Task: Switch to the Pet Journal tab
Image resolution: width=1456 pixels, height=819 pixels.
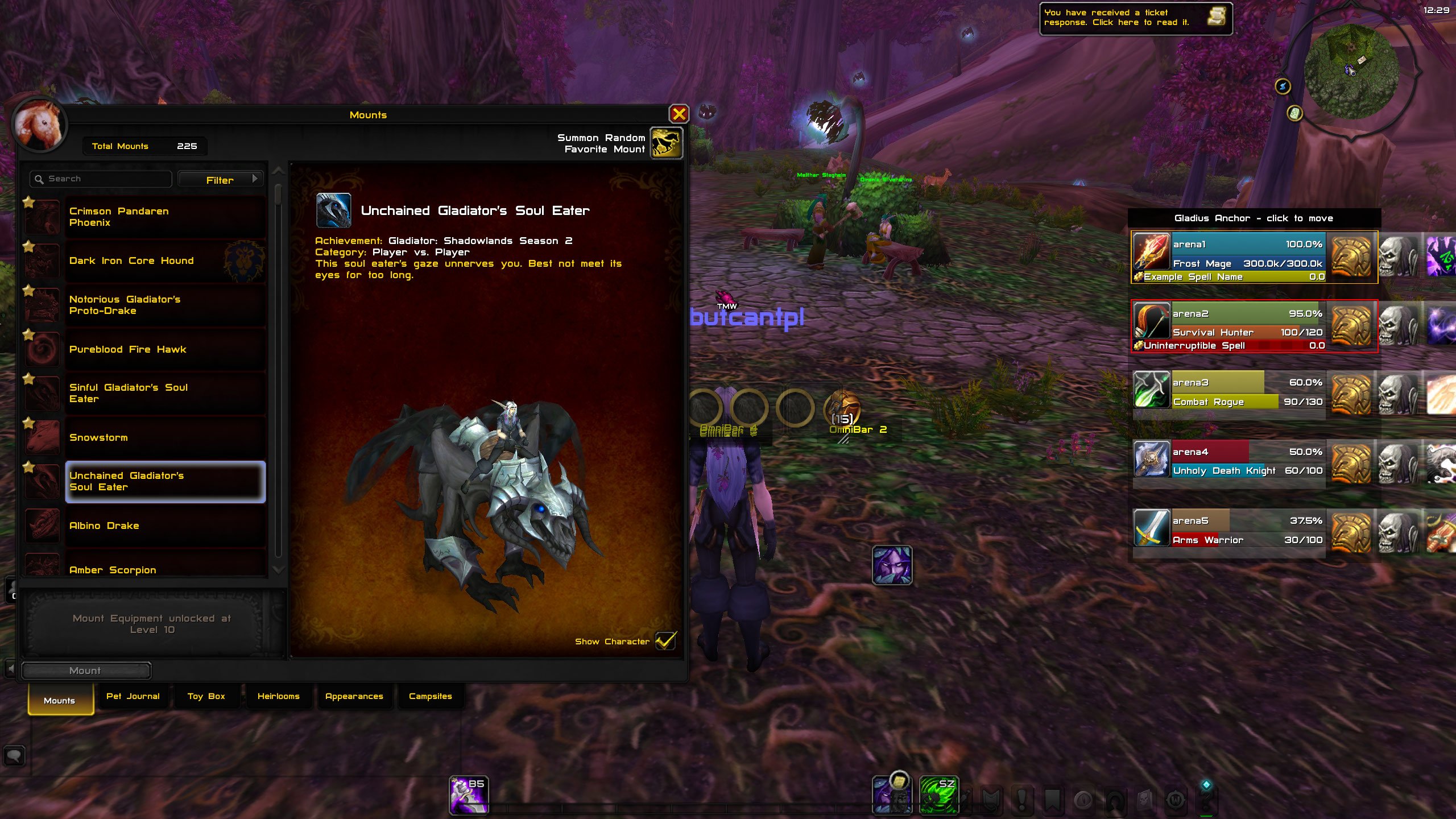Action: coord(133,696)
